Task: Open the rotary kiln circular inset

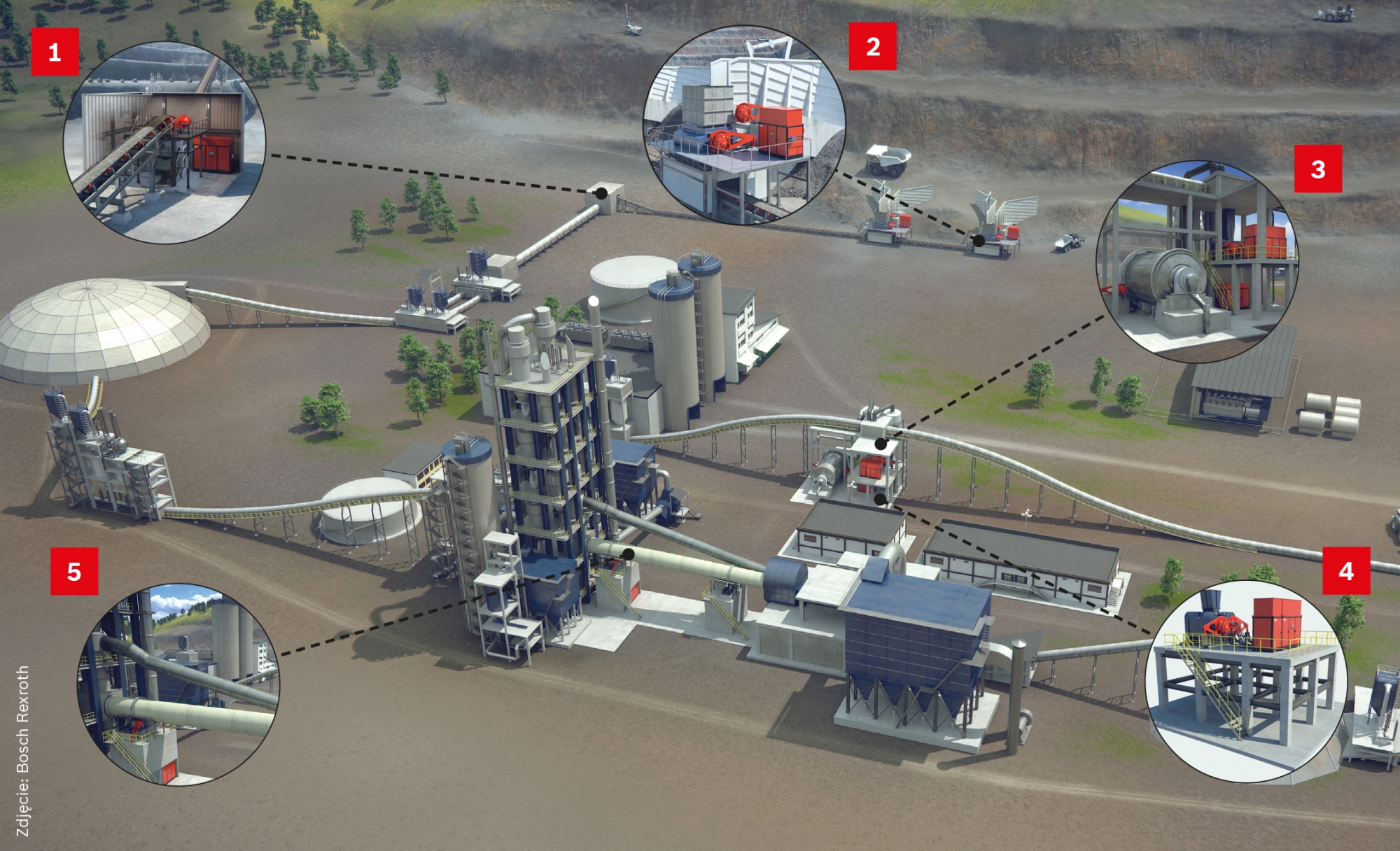Action: pyautogui.click(x=178, y=684)
